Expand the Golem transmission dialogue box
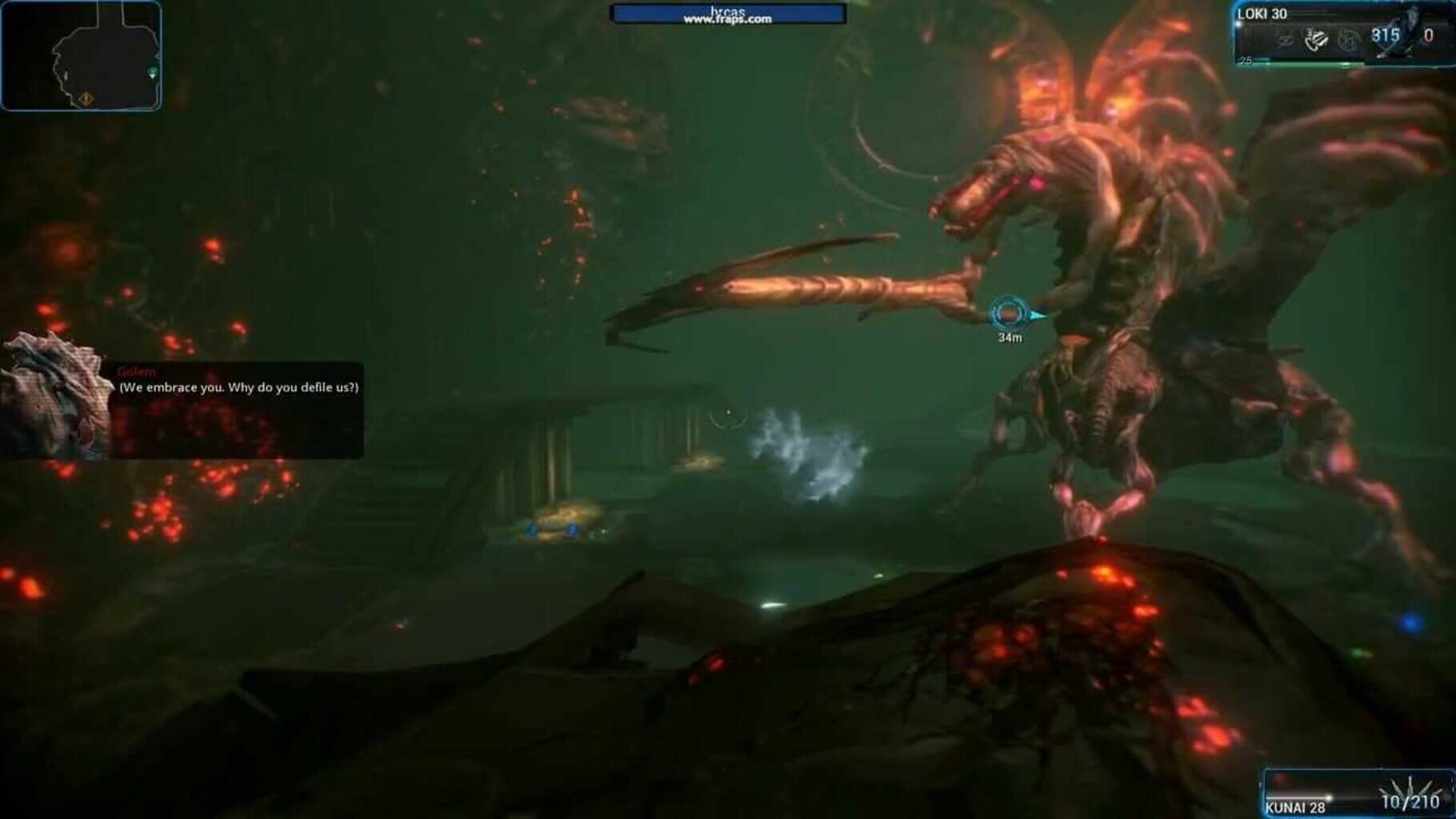Image resolution: width=1456 pixels, height=819 pixels. pos(236,400)
